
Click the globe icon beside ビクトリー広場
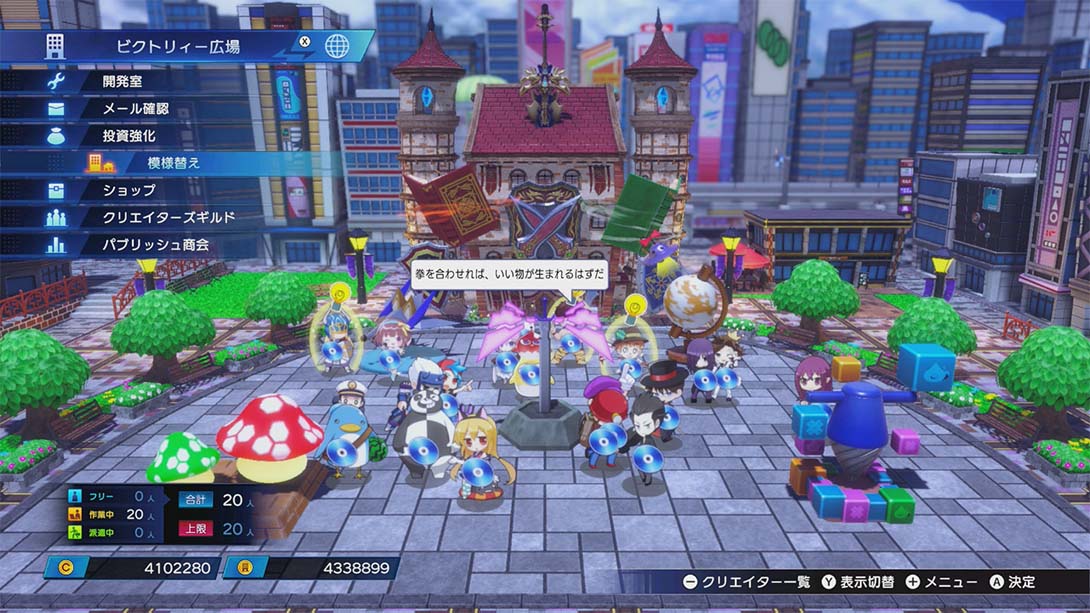pyautogui.click(x=338, y=46)
